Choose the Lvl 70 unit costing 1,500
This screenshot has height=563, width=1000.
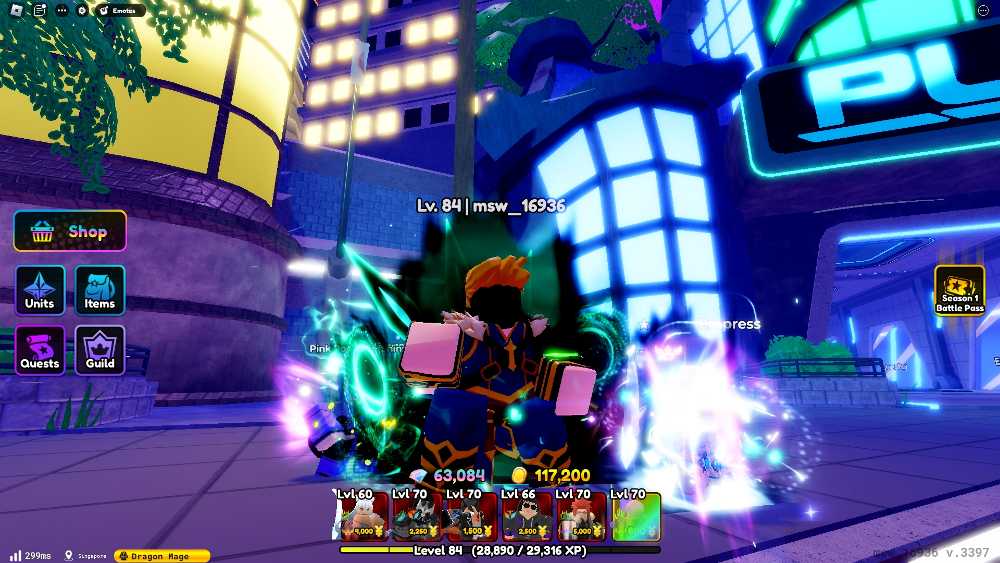pyautogui.click(x=470, y=516)
